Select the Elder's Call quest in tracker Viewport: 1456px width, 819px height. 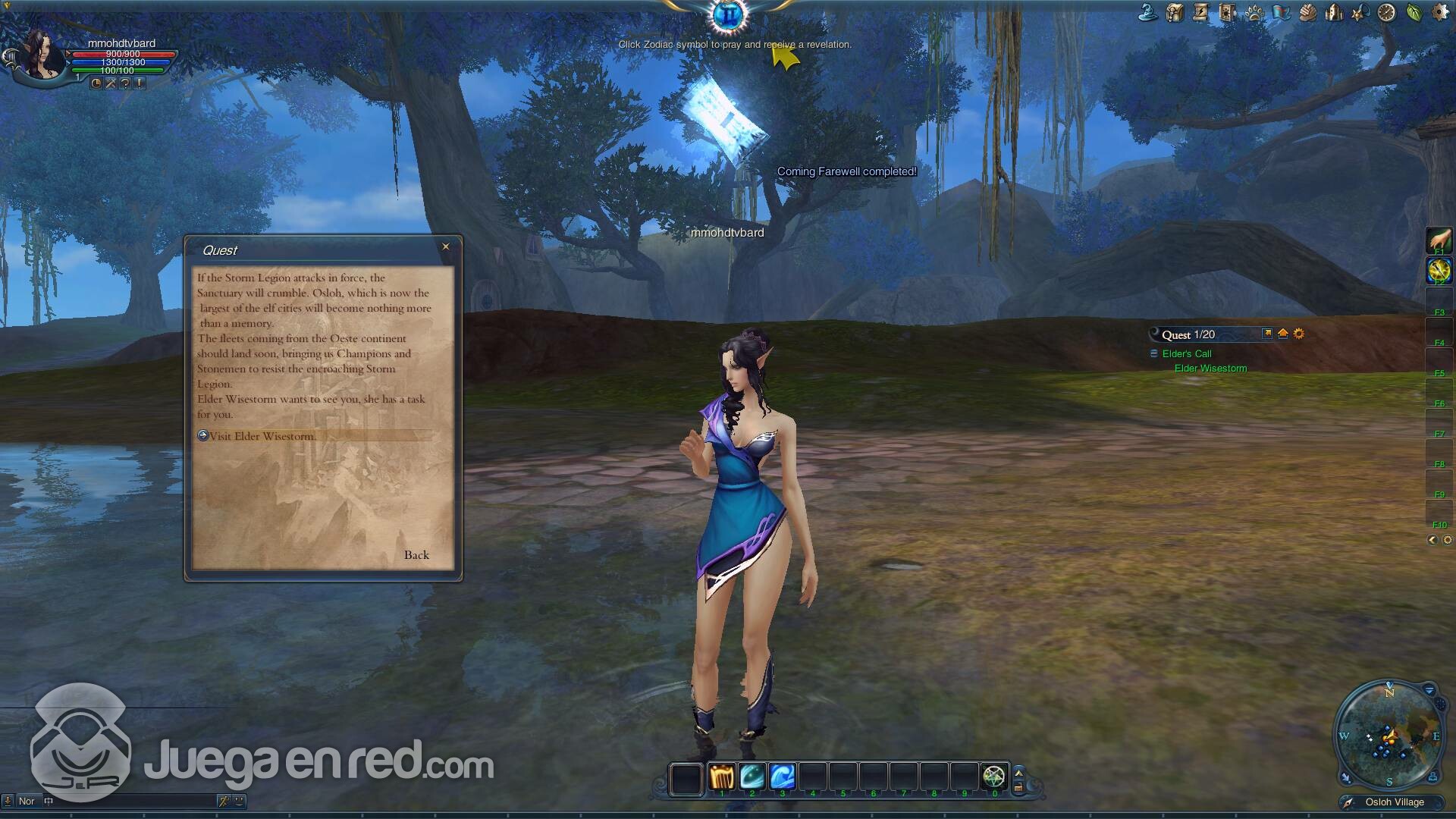(x=1187, y=354)
